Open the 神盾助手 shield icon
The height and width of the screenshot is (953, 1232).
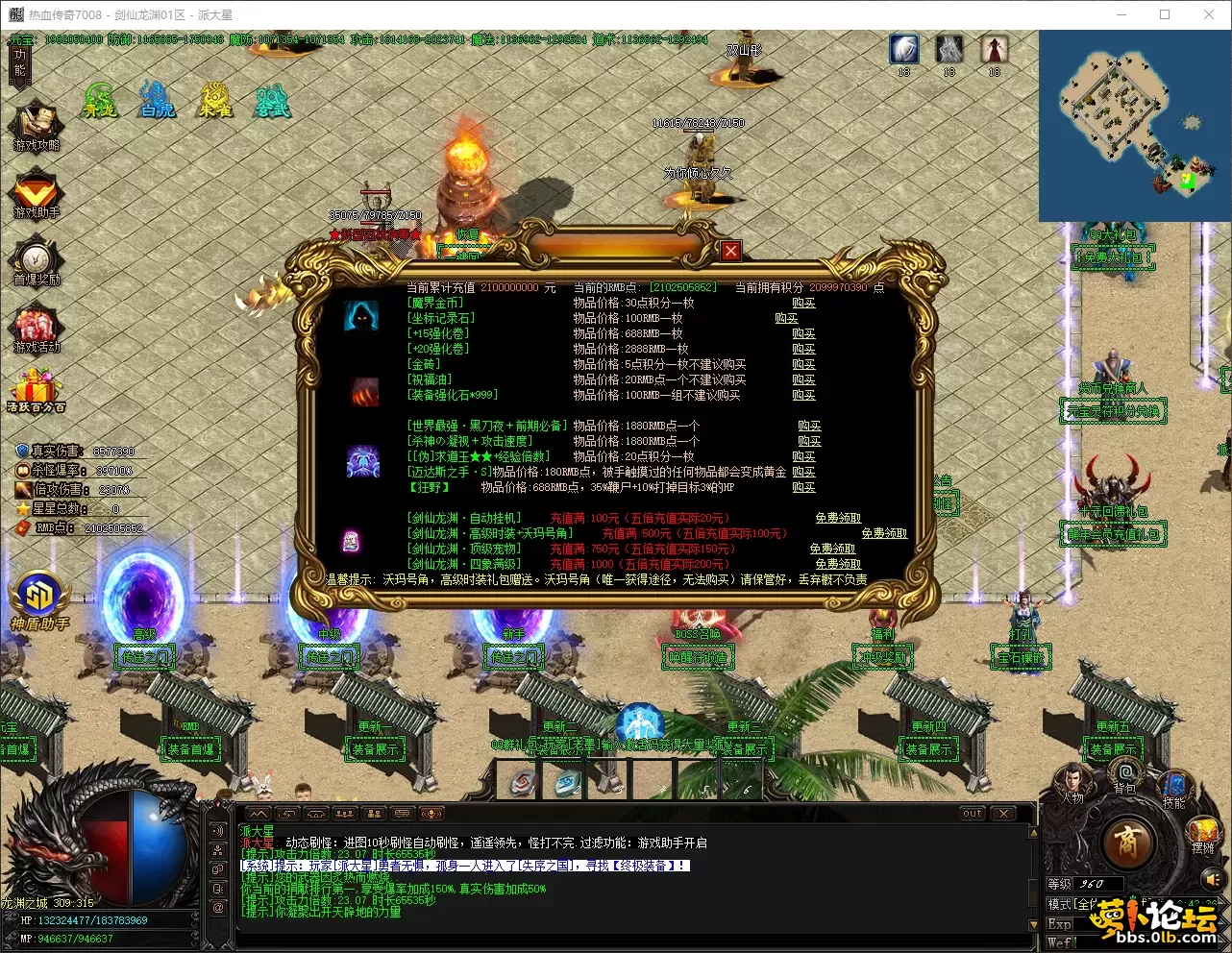(x=38, y=601)
